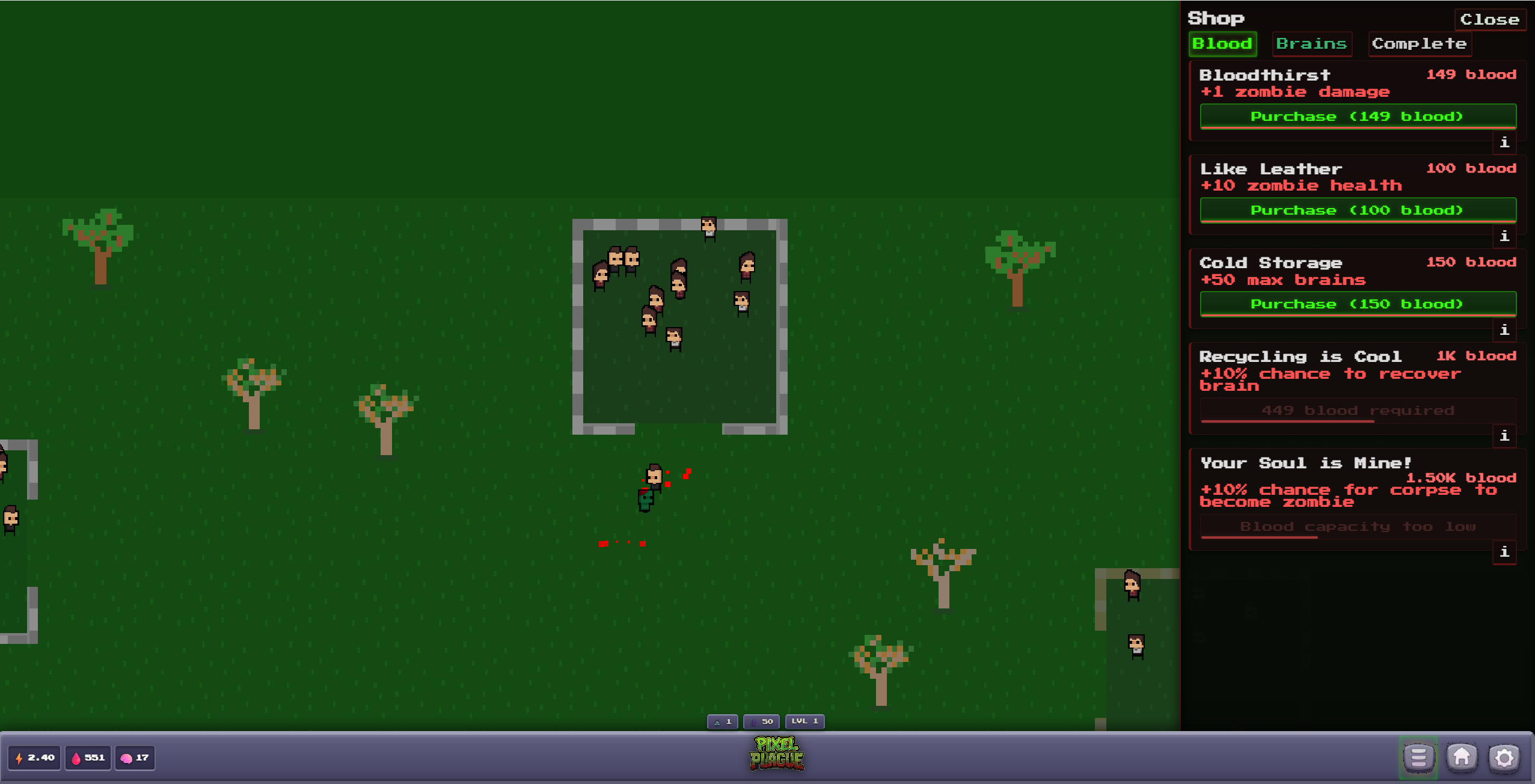This screenshot has width=1535, height=784.
Task: Show info for the Bloodthirst upgrade
Action: coord(1505,143)
